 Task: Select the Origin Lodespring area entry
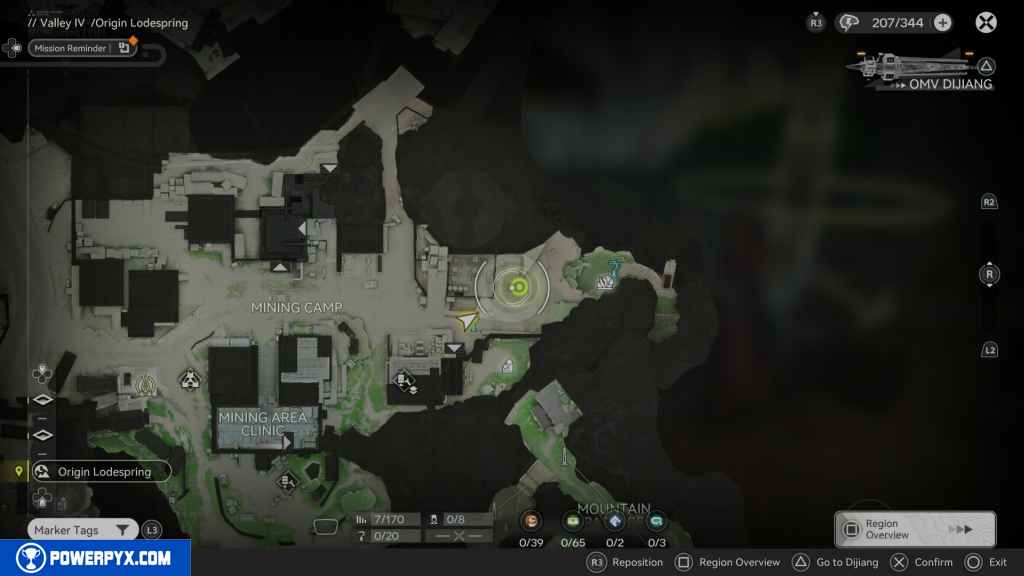(101, 471)
